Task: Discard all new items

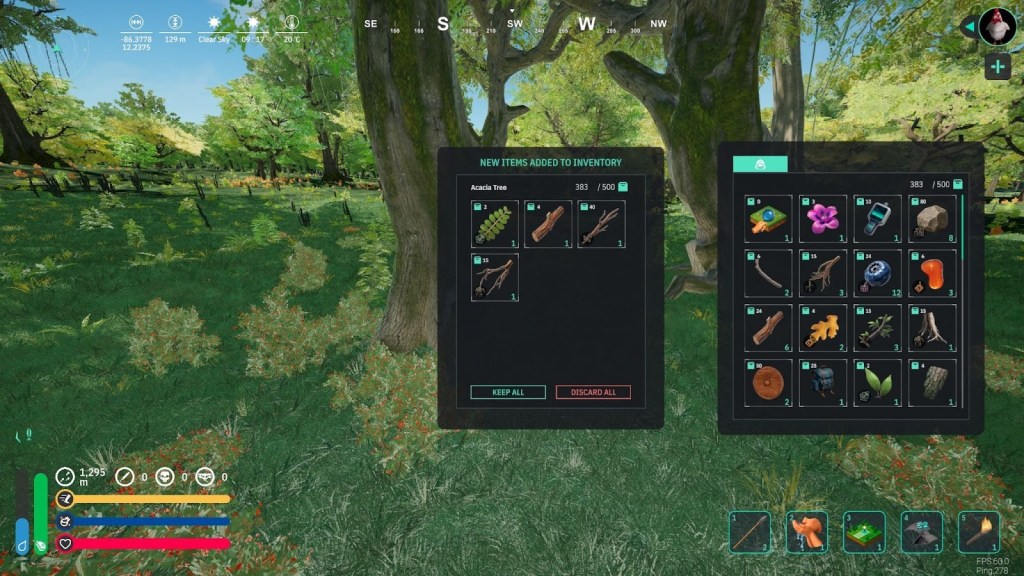Action: 593,392
